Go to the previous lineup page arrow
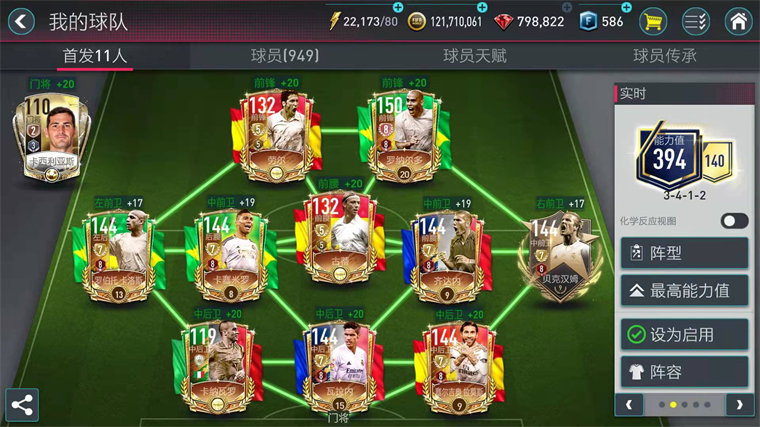 tap(629, 405)
